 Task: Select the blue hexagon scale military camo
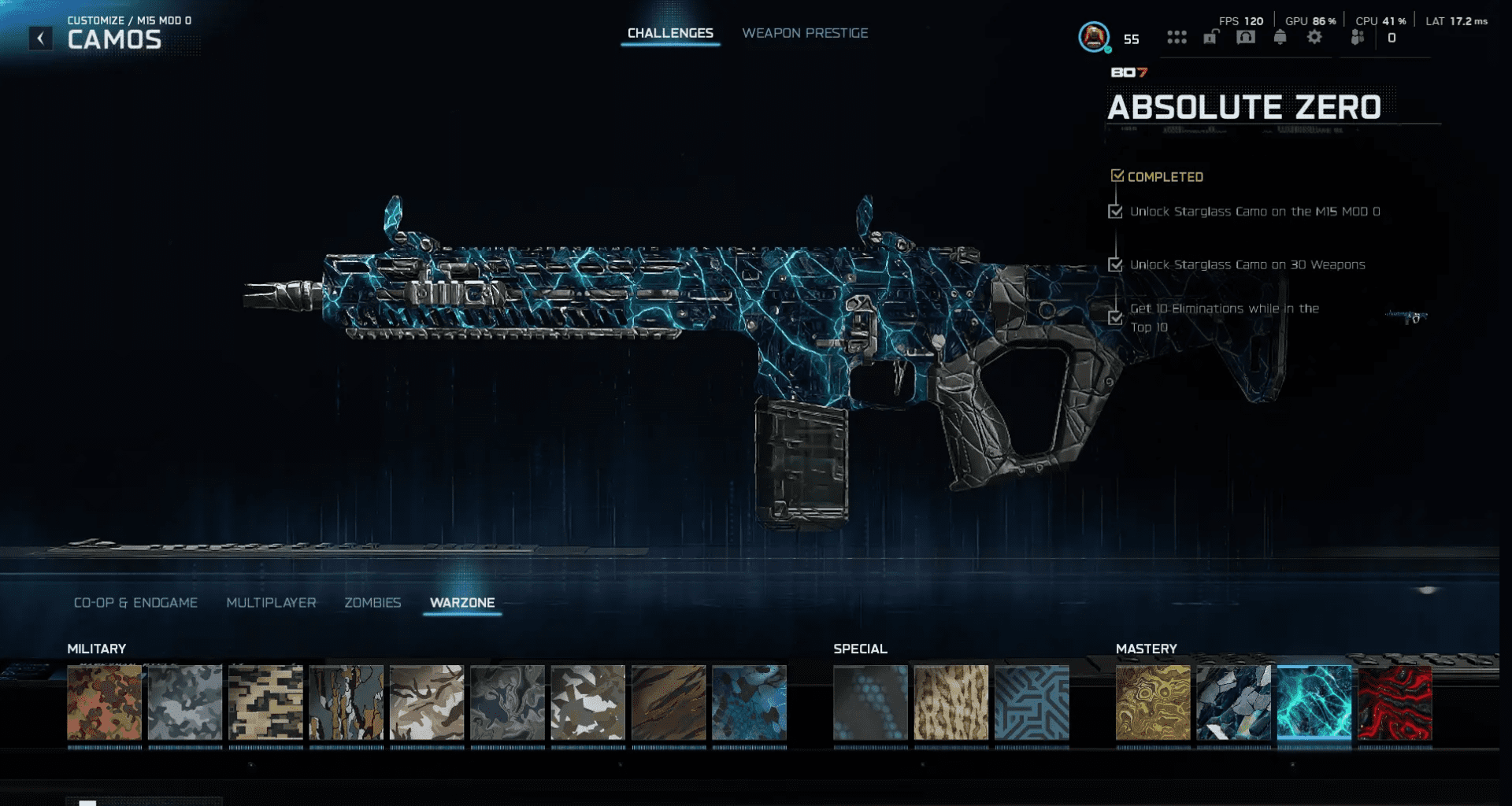749,703
